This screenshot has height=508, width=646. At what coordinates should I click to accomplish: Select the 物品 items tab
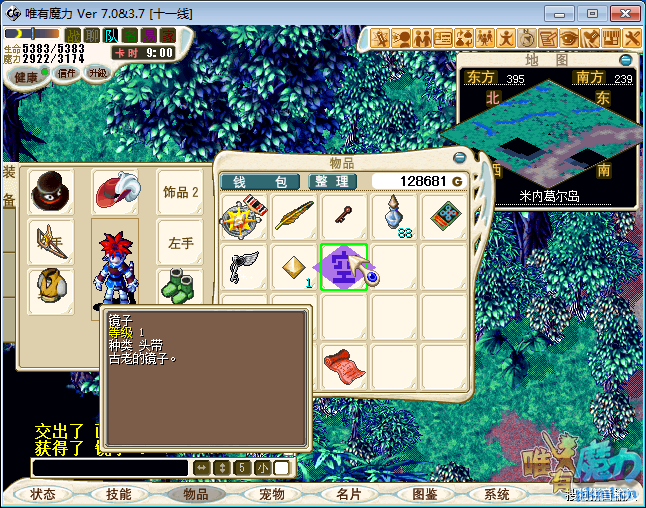[x=195, y=494]
